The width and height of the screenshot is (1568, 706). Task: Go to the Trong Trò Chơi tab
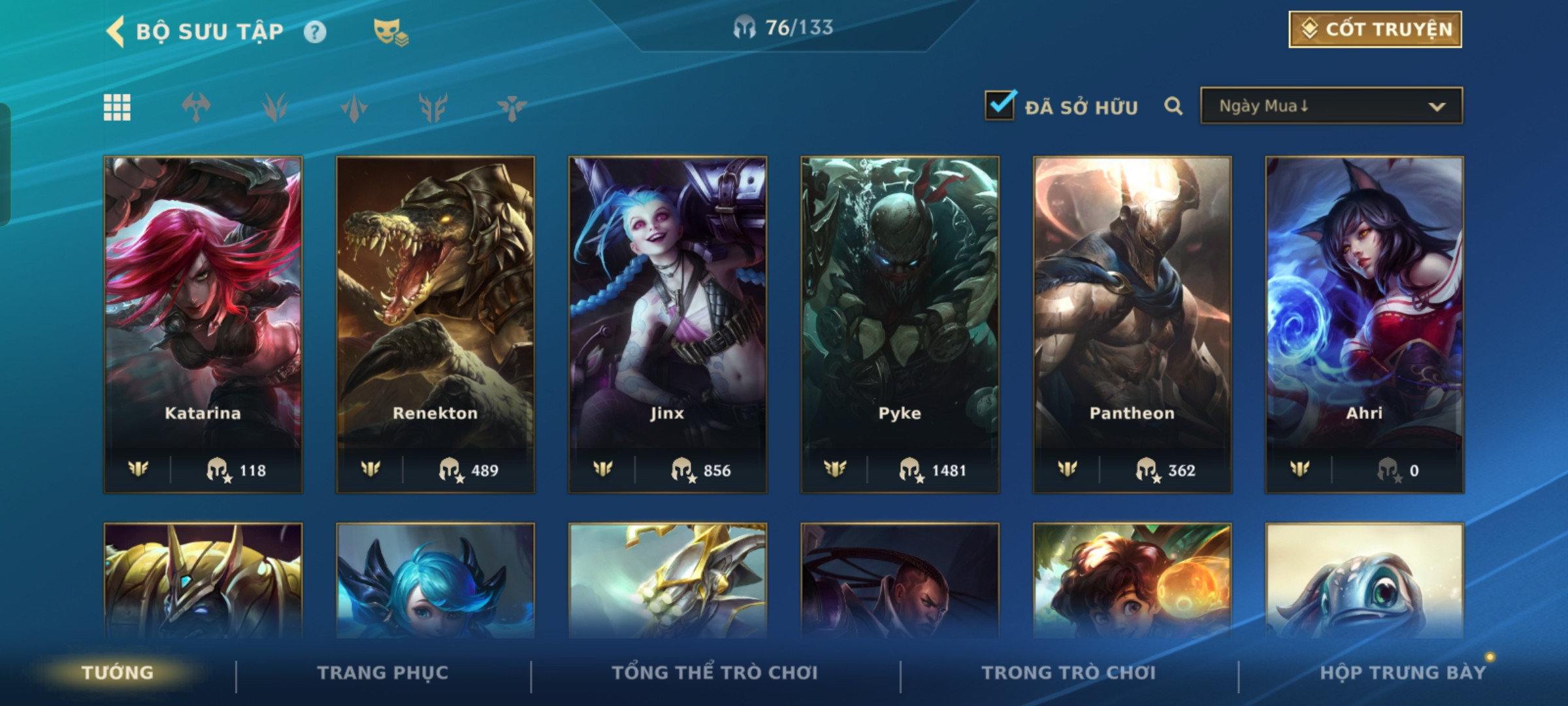[1069, 673]
